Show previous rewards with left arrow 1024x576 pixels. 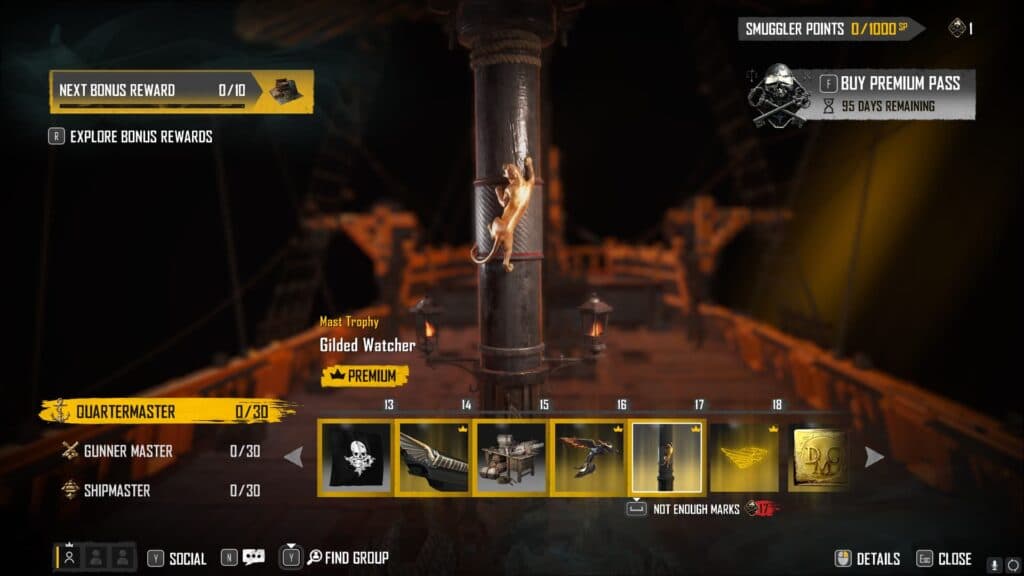point(294,457)
